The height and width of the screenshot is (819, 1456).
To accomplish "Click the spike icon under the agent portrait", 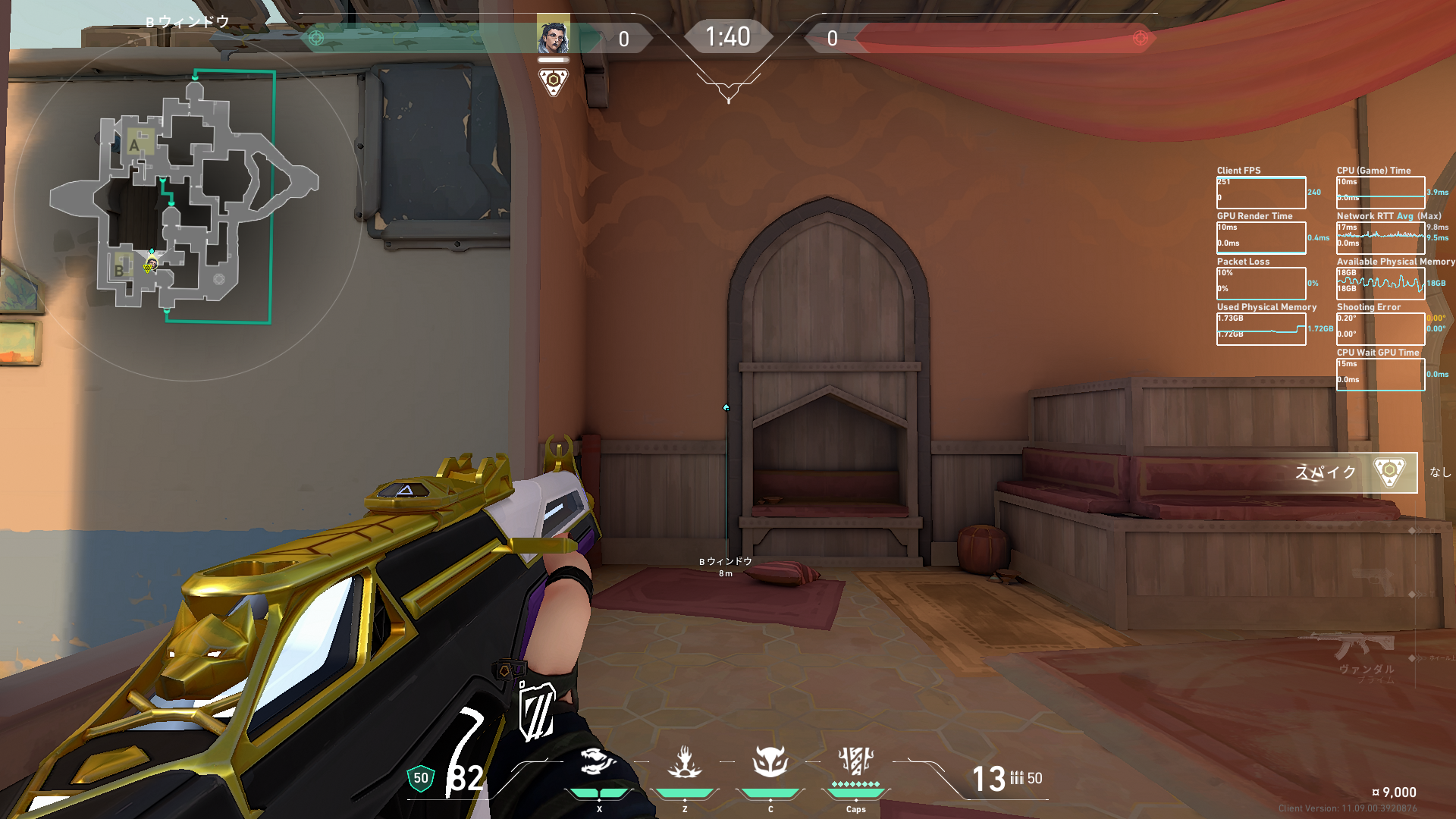I will click(554, 81).
